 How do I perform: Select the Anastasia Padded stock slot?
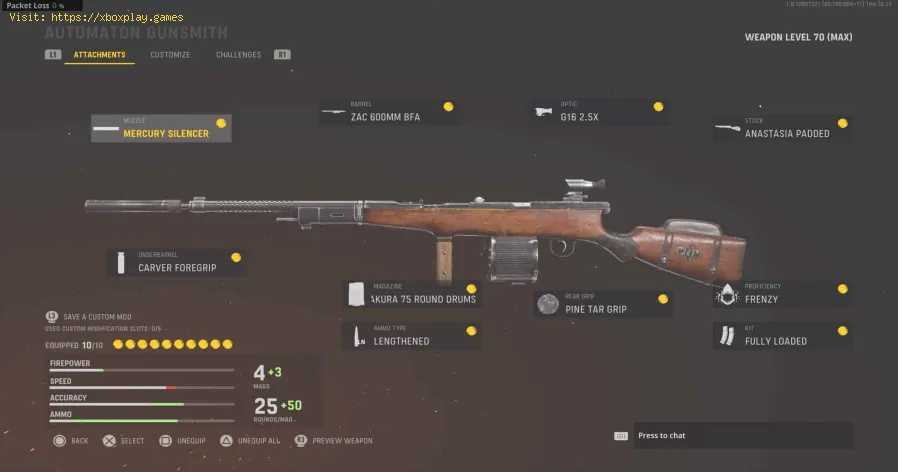783,129
